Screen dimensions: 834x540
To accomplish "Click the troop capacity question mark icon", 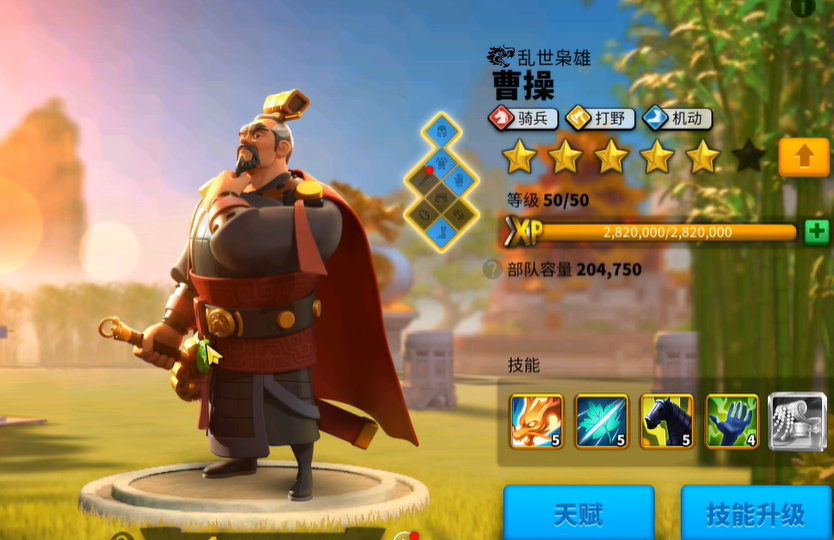I will (x=492, y=269).
